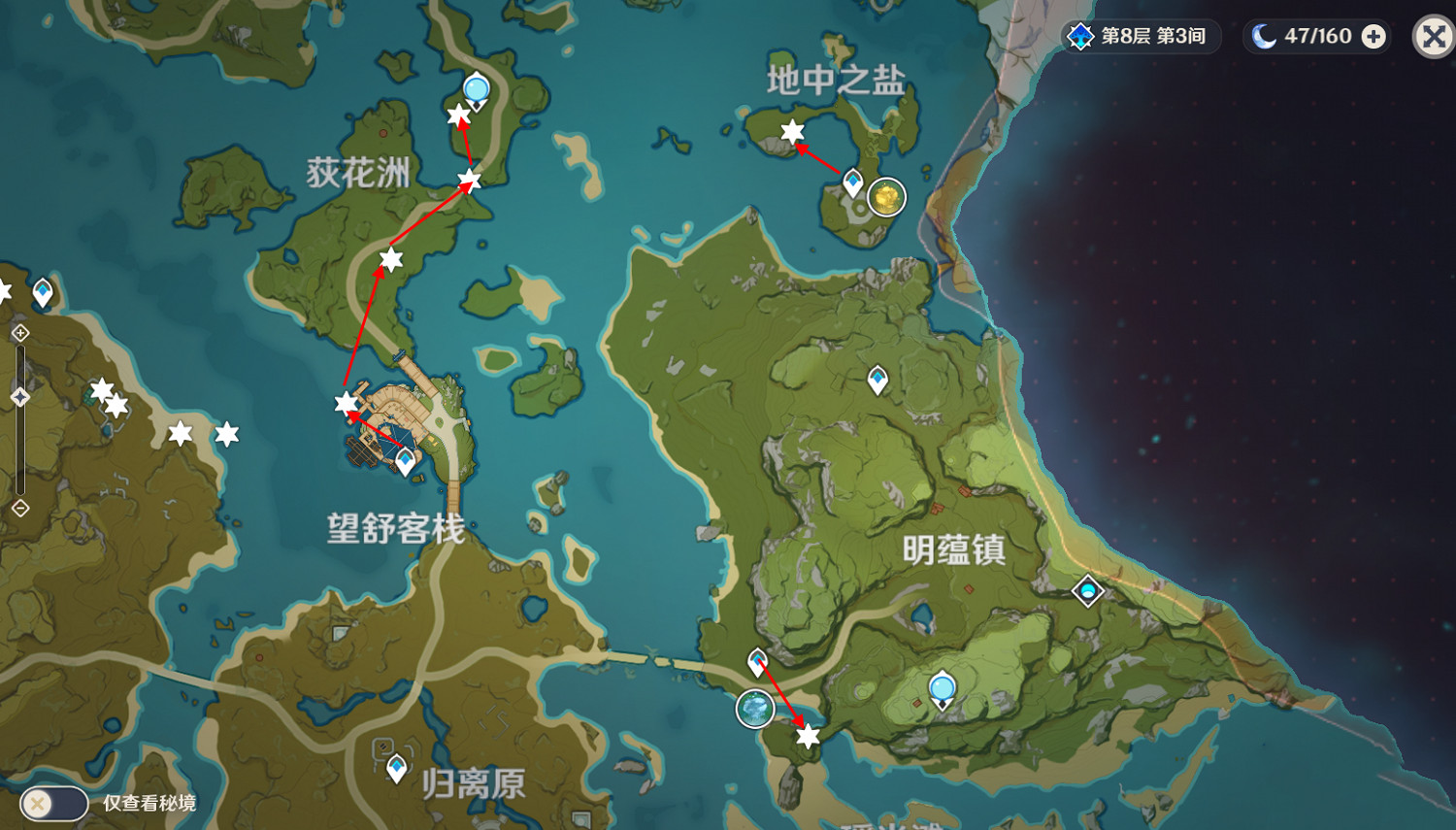
Task: Close the map with the X button
Action: click(1432, 38)
